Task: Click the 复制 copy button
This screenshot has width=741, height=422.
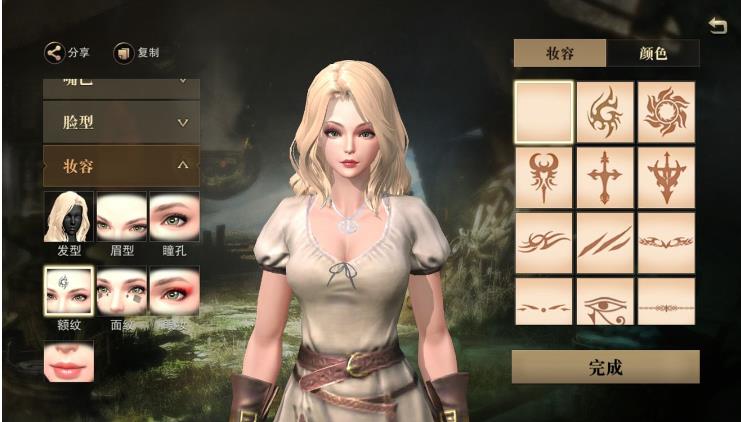Action: 136,52
